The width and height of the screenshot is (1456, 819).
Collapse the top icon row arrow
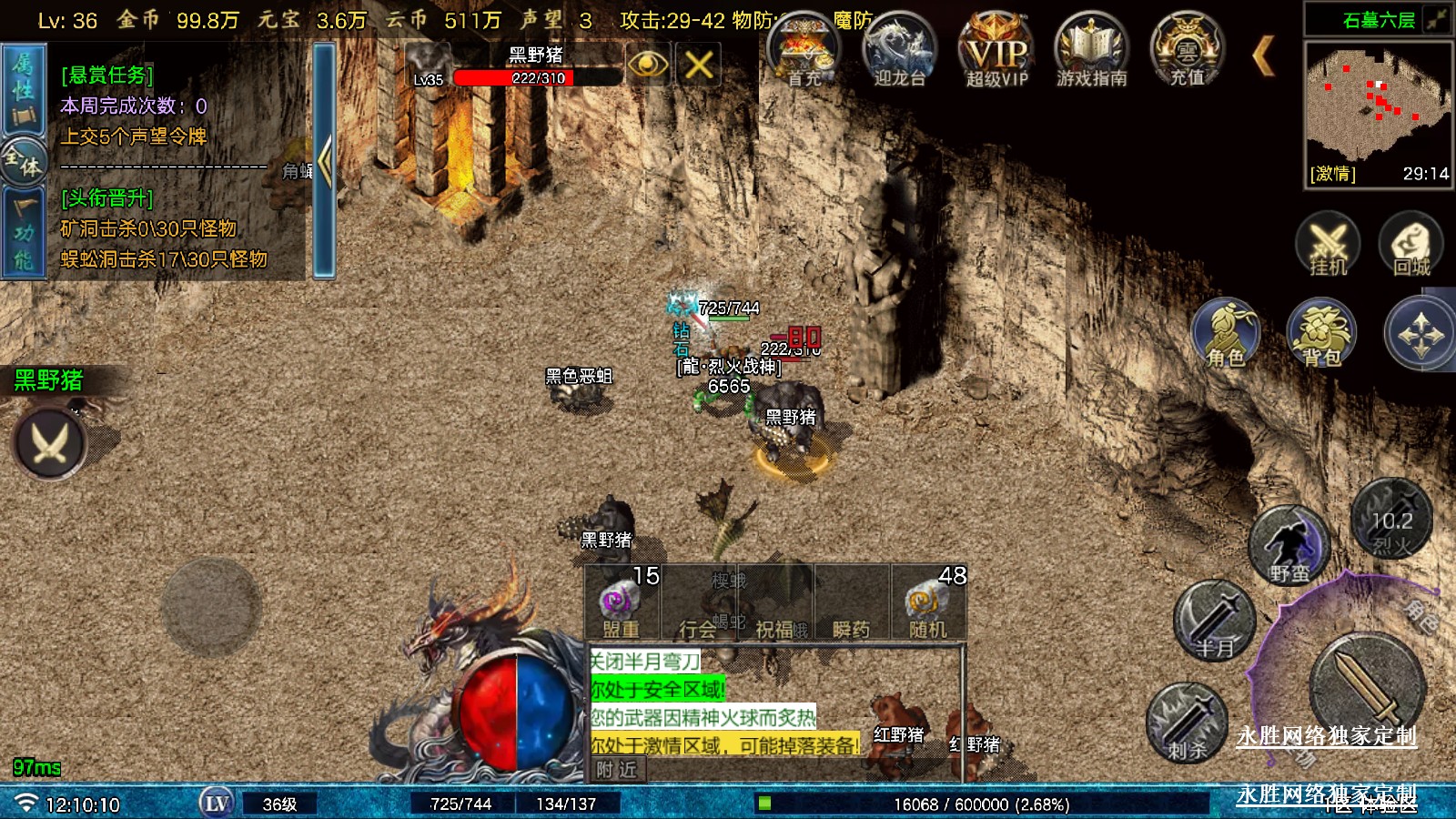(1262, 56)
